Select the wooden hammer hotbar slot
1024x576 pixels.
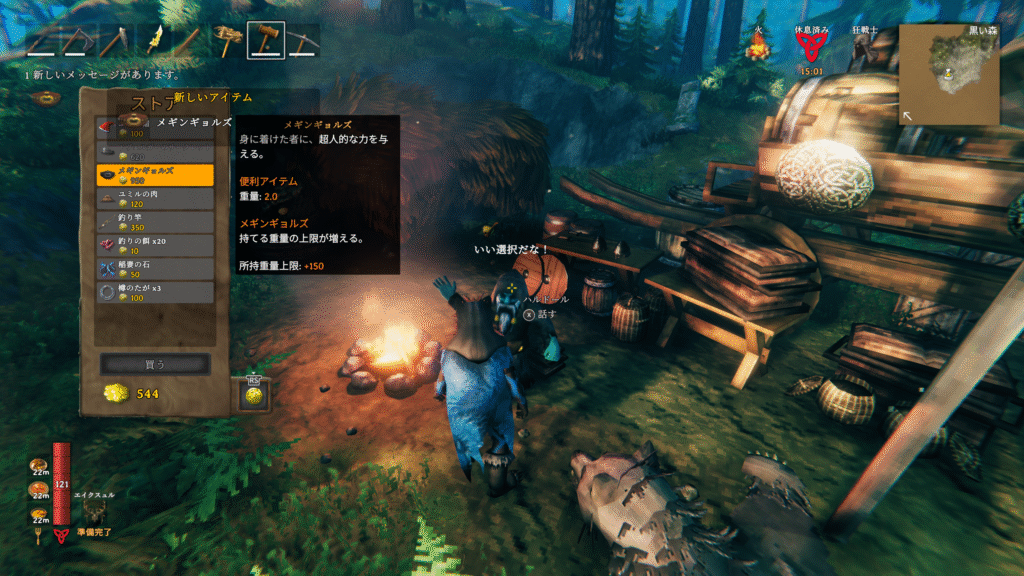click(265, 40)
